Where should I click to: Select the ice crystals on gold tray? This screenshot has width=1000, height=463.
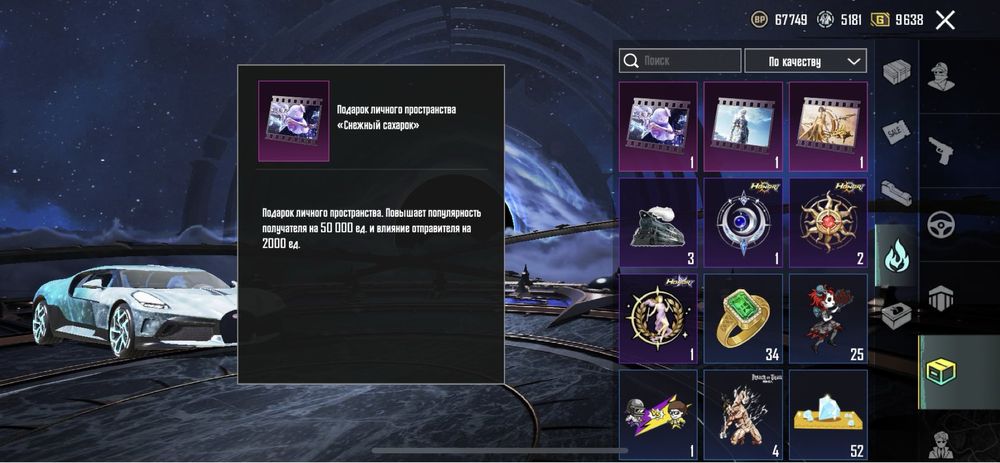pyautogui.click(x=828, y=413)
